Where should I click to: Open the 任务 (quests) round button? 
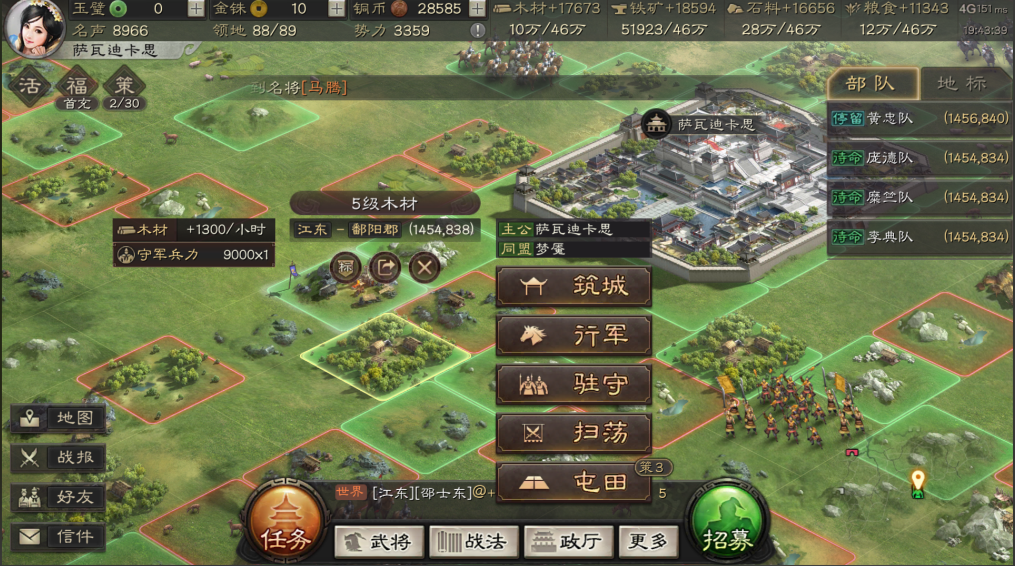click(x=285, y=521)
